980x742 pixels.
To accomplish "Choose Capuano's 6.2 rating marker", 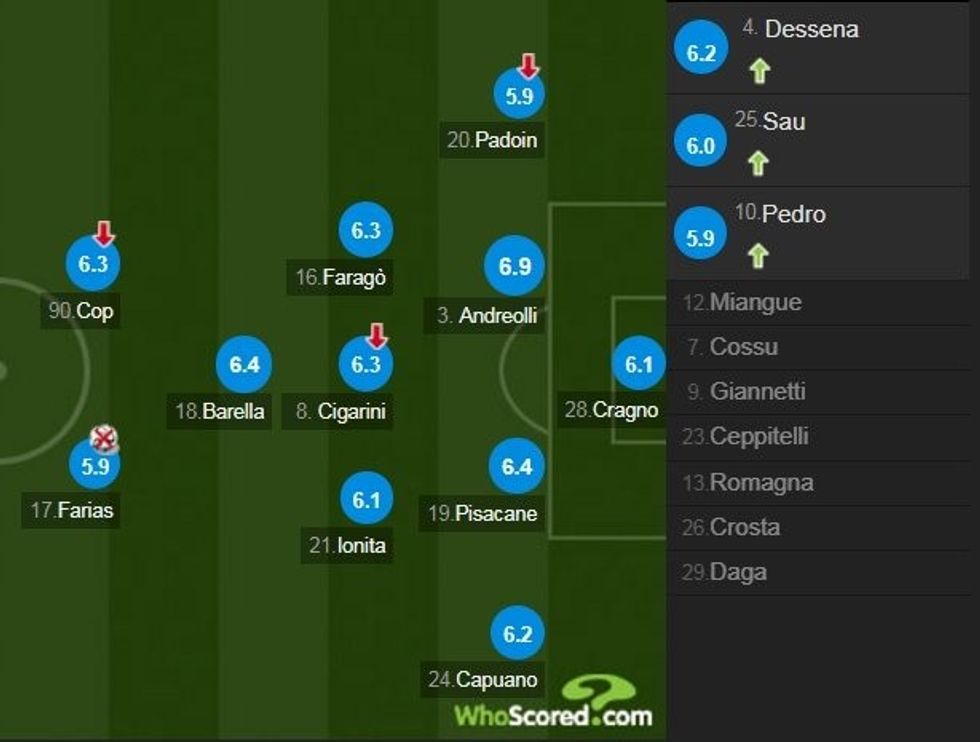I will (x=517, y=633).
